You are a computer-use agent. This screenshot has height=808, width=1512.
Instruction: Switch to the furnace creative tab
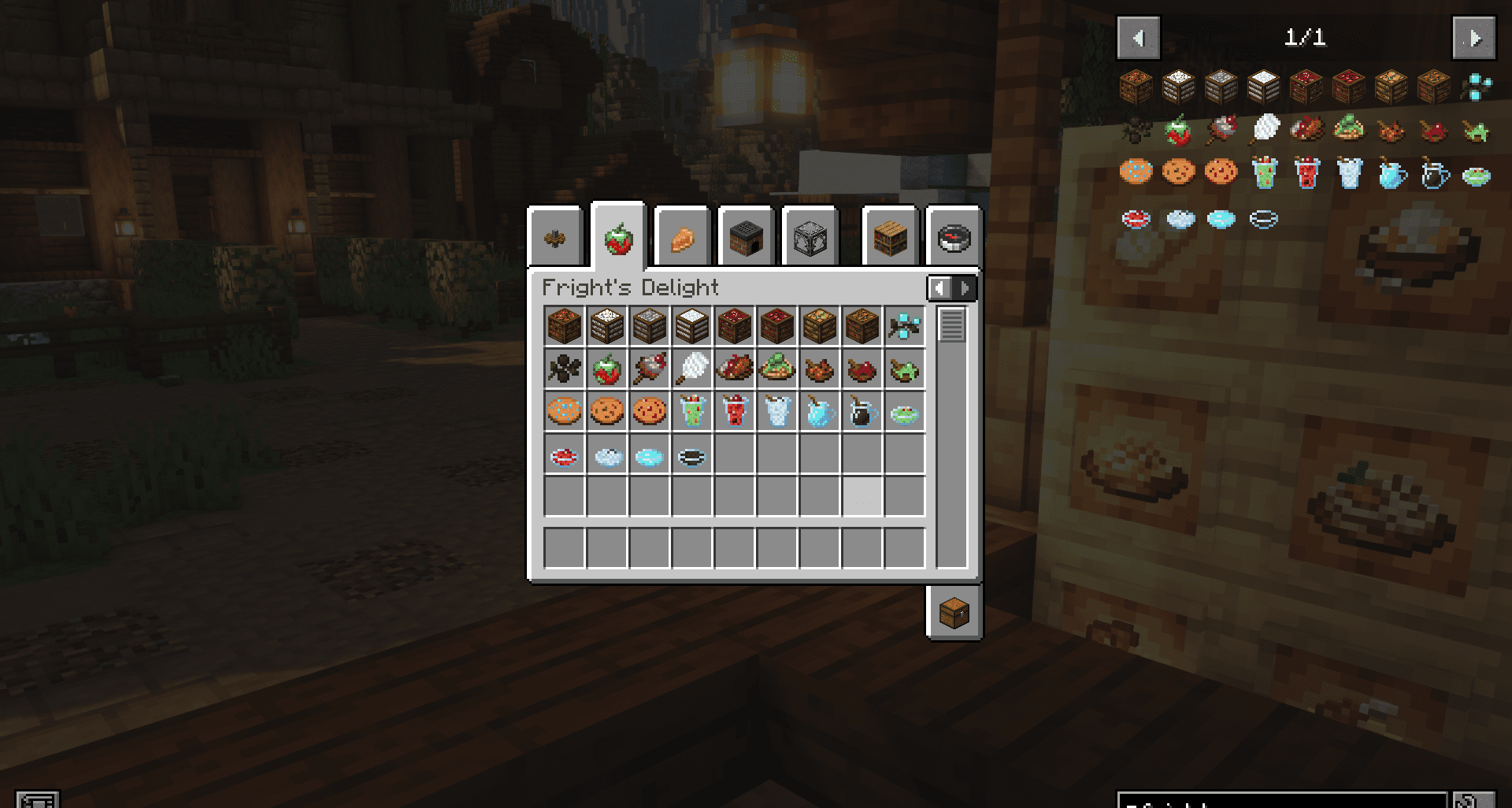pyautogui.click(x=745, y=236)
